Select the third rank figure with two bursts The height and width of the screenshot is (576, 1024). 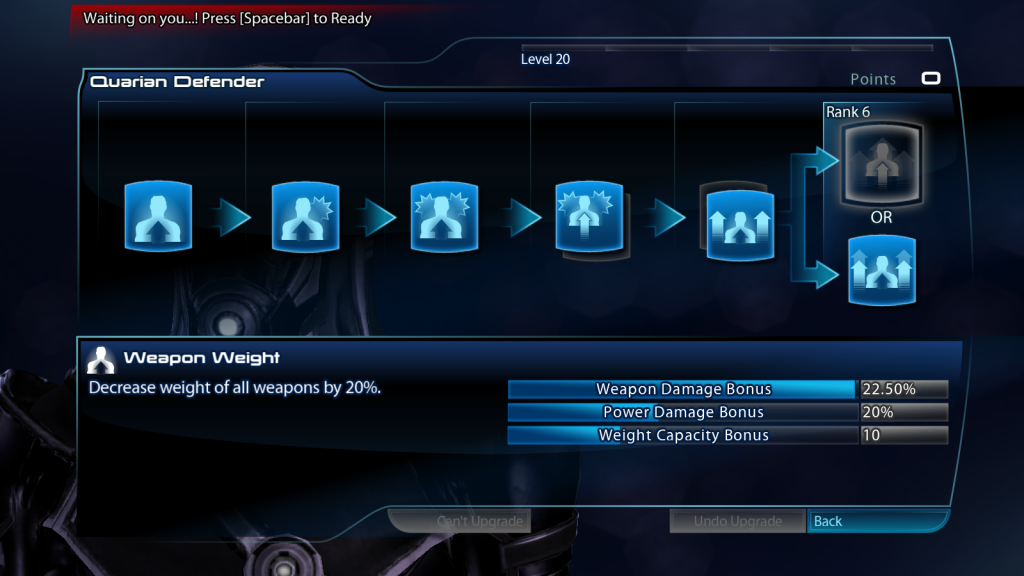click(x=446, y=217)
